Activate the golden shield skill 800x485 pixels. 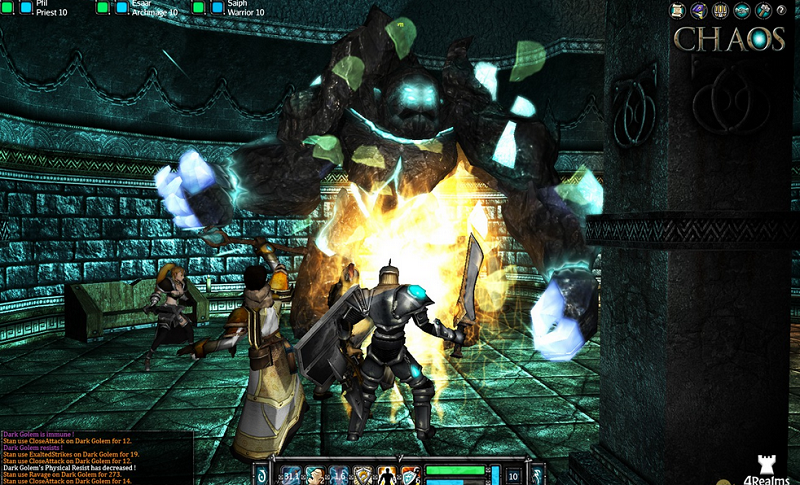[364, 475]
